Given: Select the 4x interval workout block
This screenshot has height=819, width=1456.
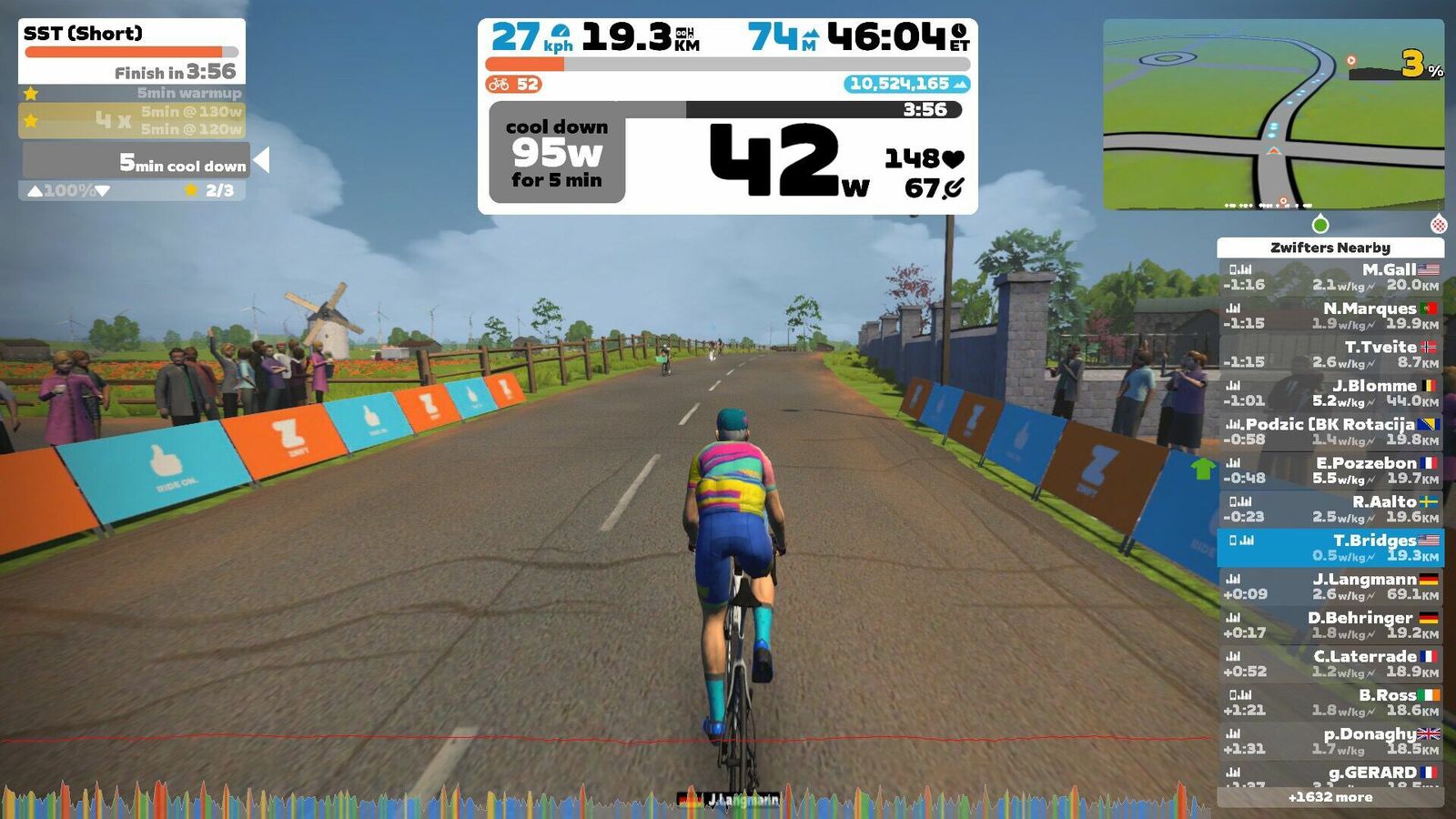Looking at the screenshot, I should point(132,120).
